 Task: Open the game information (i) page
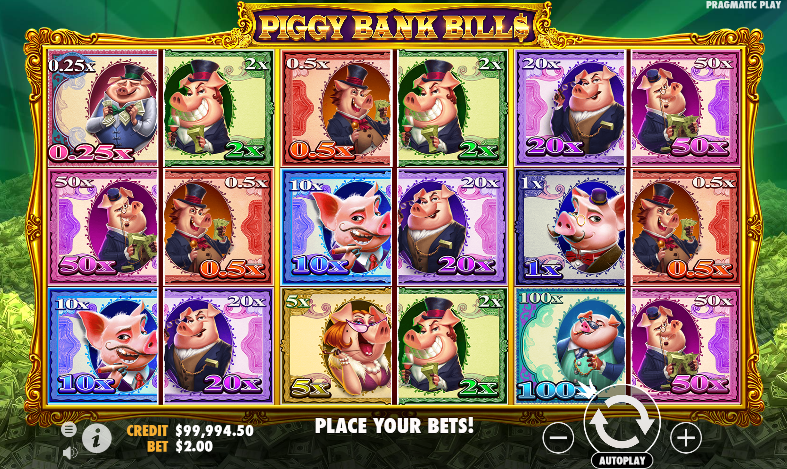97,437
